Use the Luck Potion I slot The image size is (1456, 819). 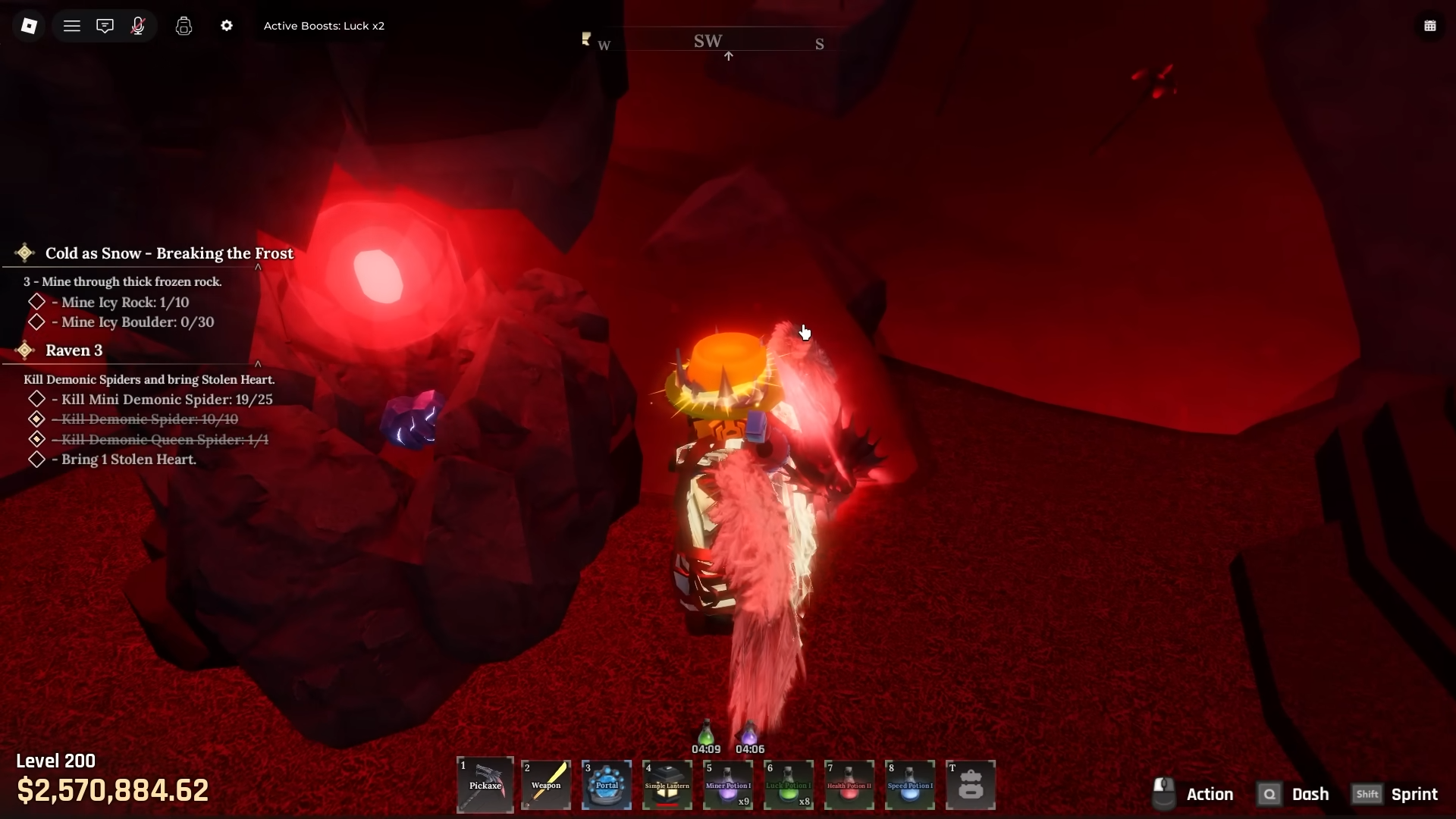(789, 785)
